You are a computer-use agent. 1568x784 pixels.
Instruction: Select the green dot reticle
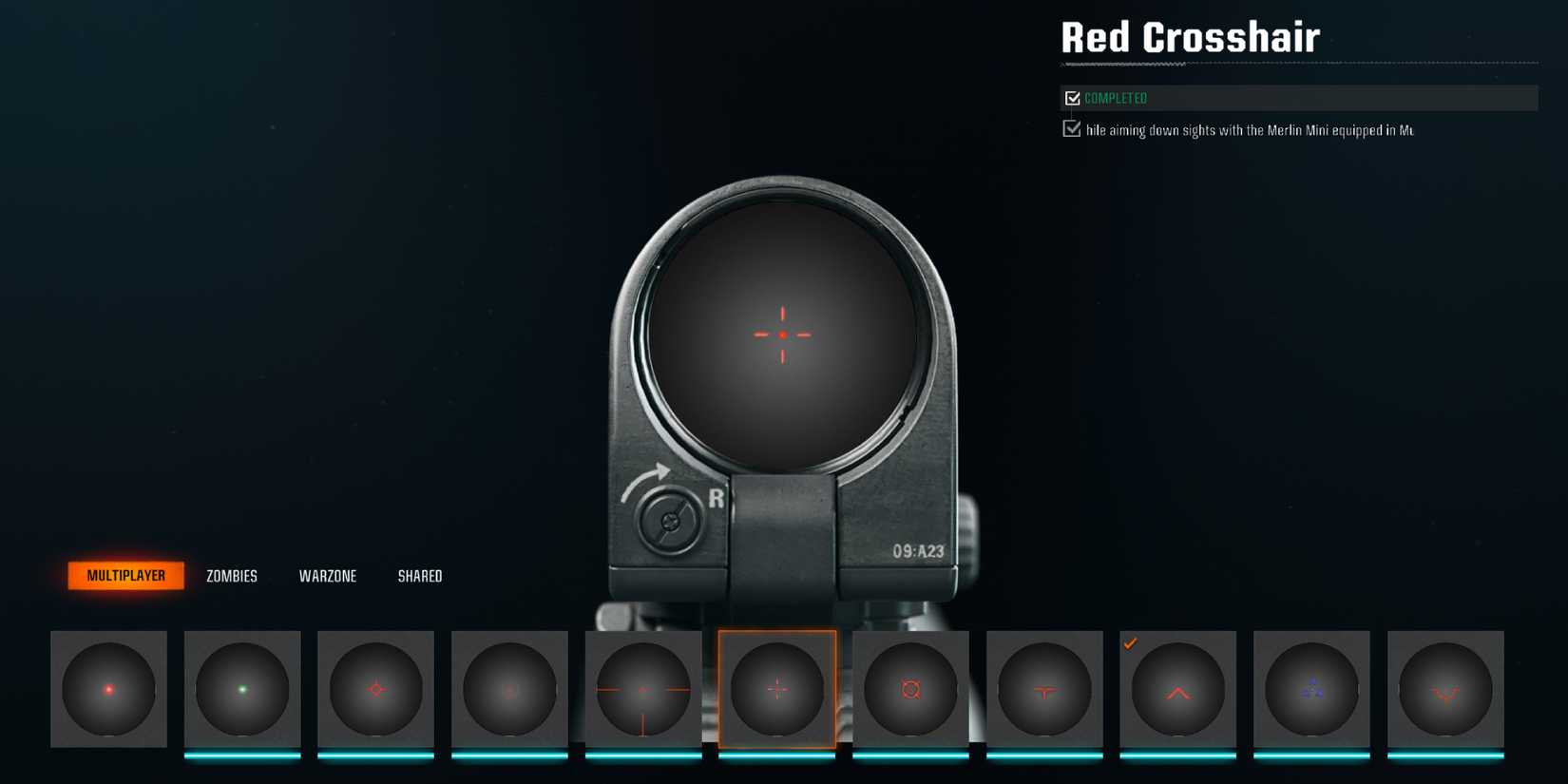241,689
